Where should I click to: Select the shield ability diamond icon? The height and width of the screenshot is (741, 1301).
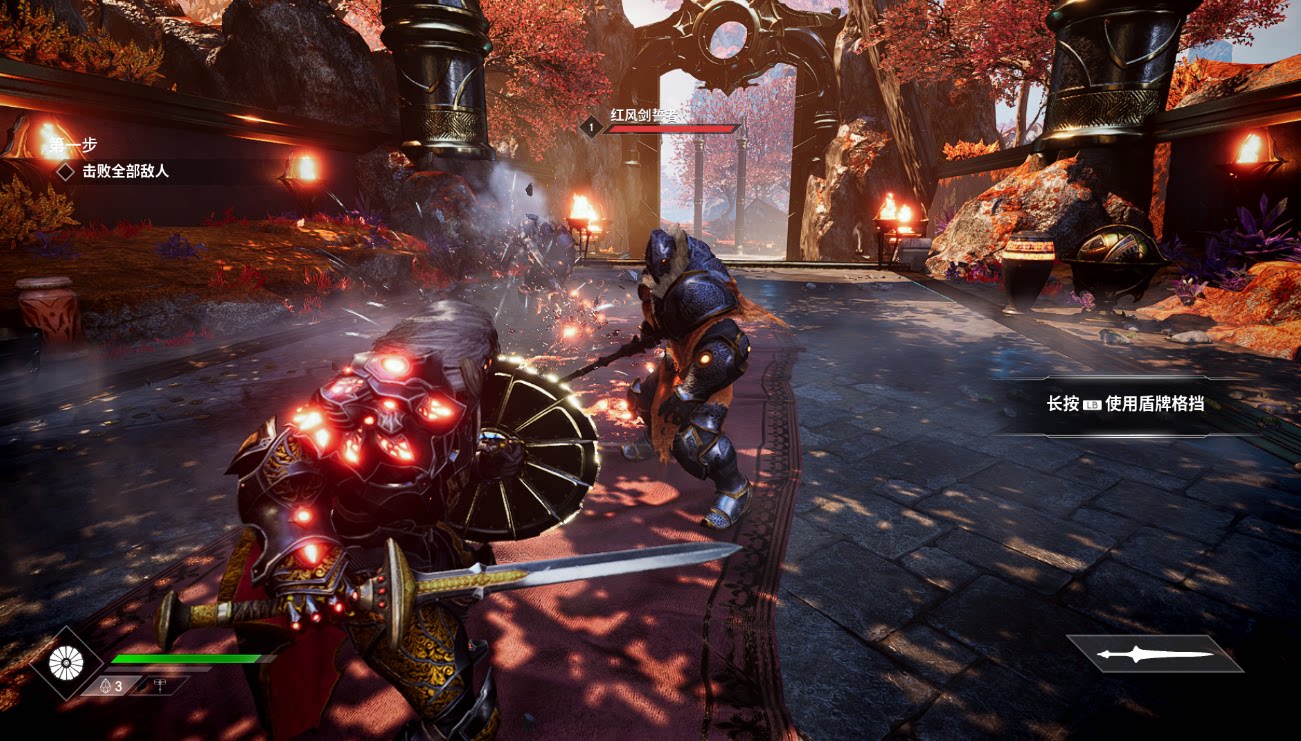[x=66, y=662]
